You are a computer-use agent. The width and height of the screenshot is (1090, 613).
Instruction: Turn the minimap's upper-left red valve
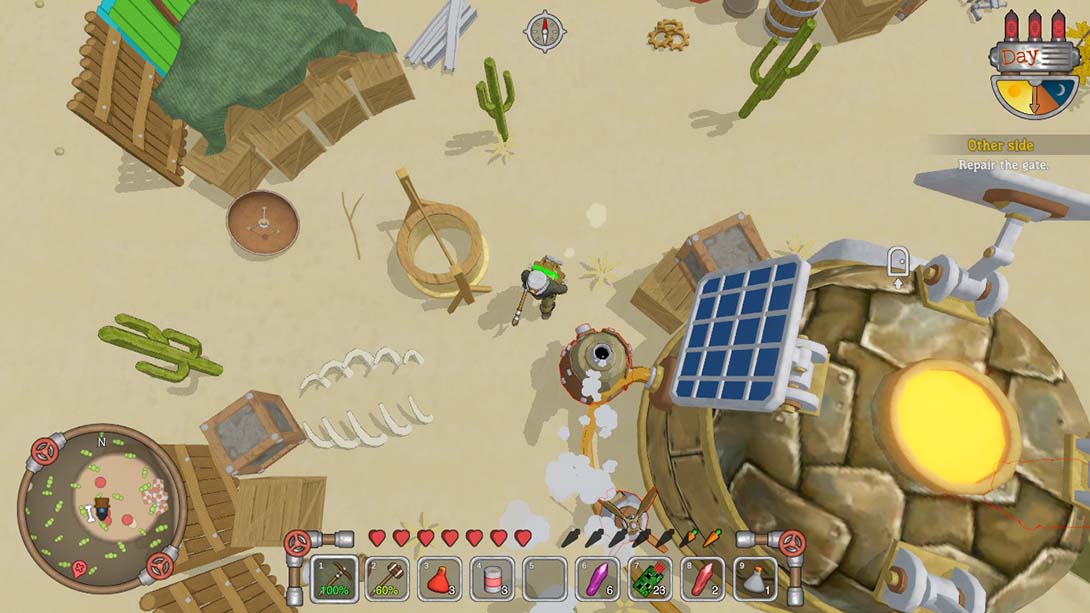pos(44,450)
